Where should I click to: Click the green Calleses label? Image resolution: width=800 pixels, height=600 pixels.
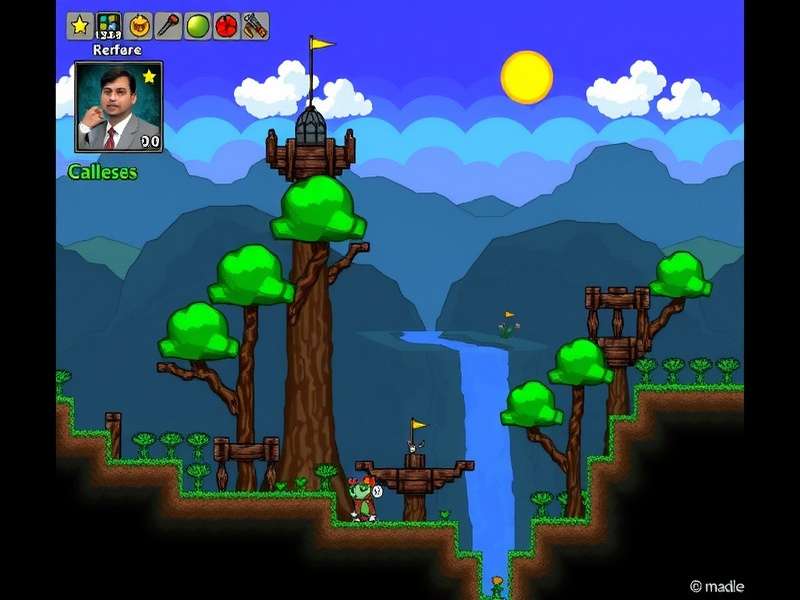[x=102, y=172]
